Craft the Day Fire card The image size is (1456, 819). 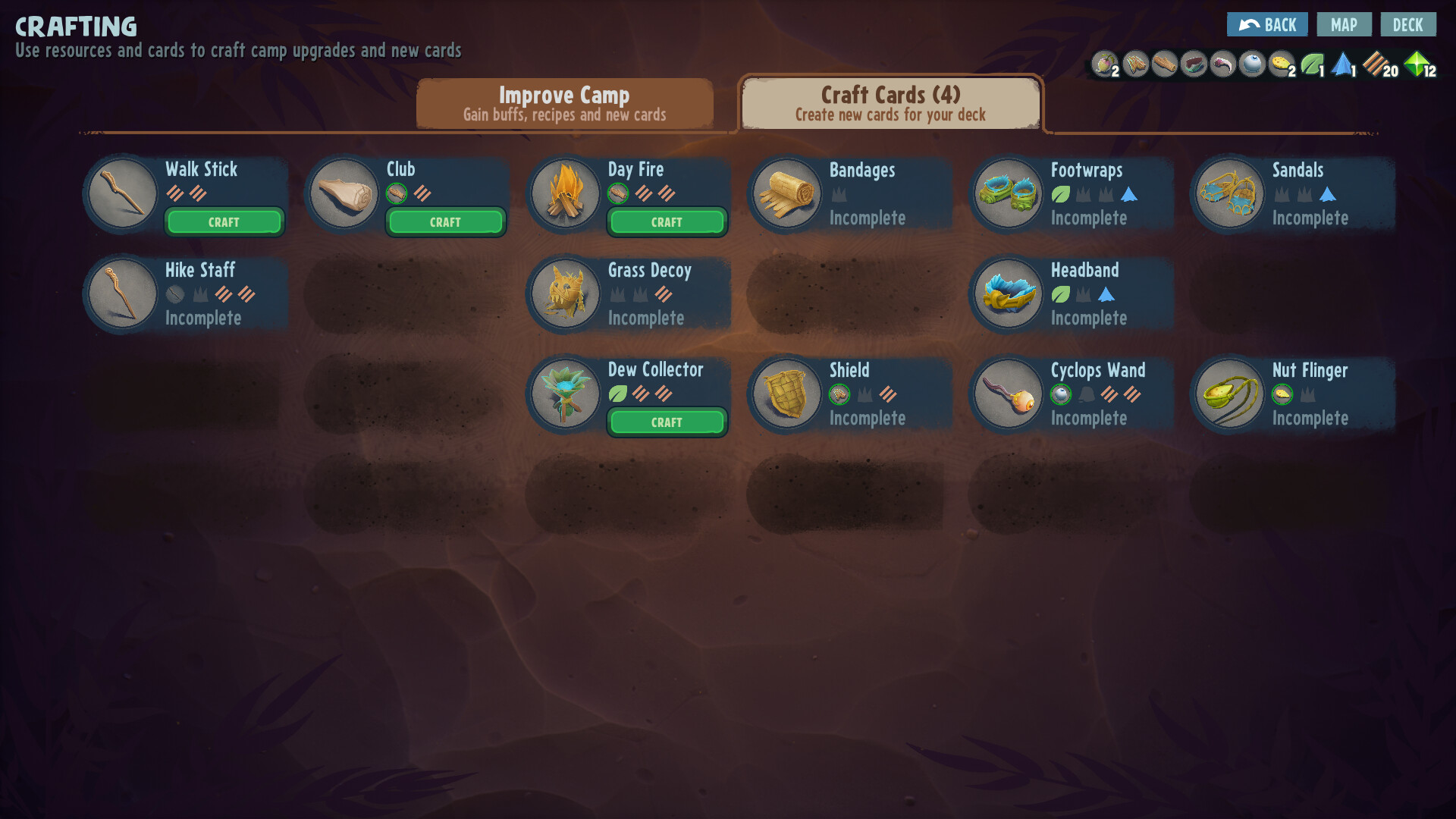coord(667,222)
